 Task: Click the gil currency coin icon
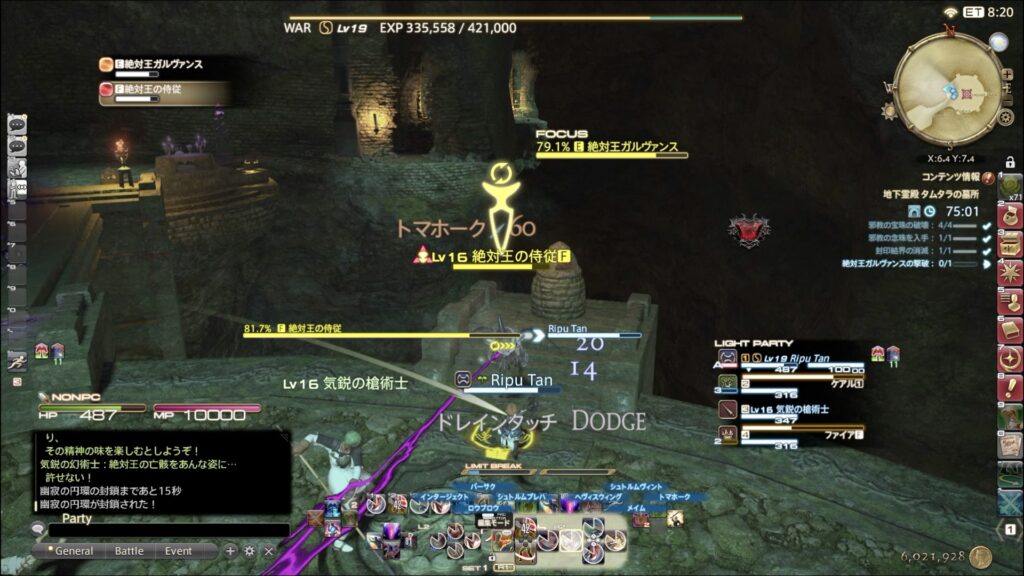point(981,557)
